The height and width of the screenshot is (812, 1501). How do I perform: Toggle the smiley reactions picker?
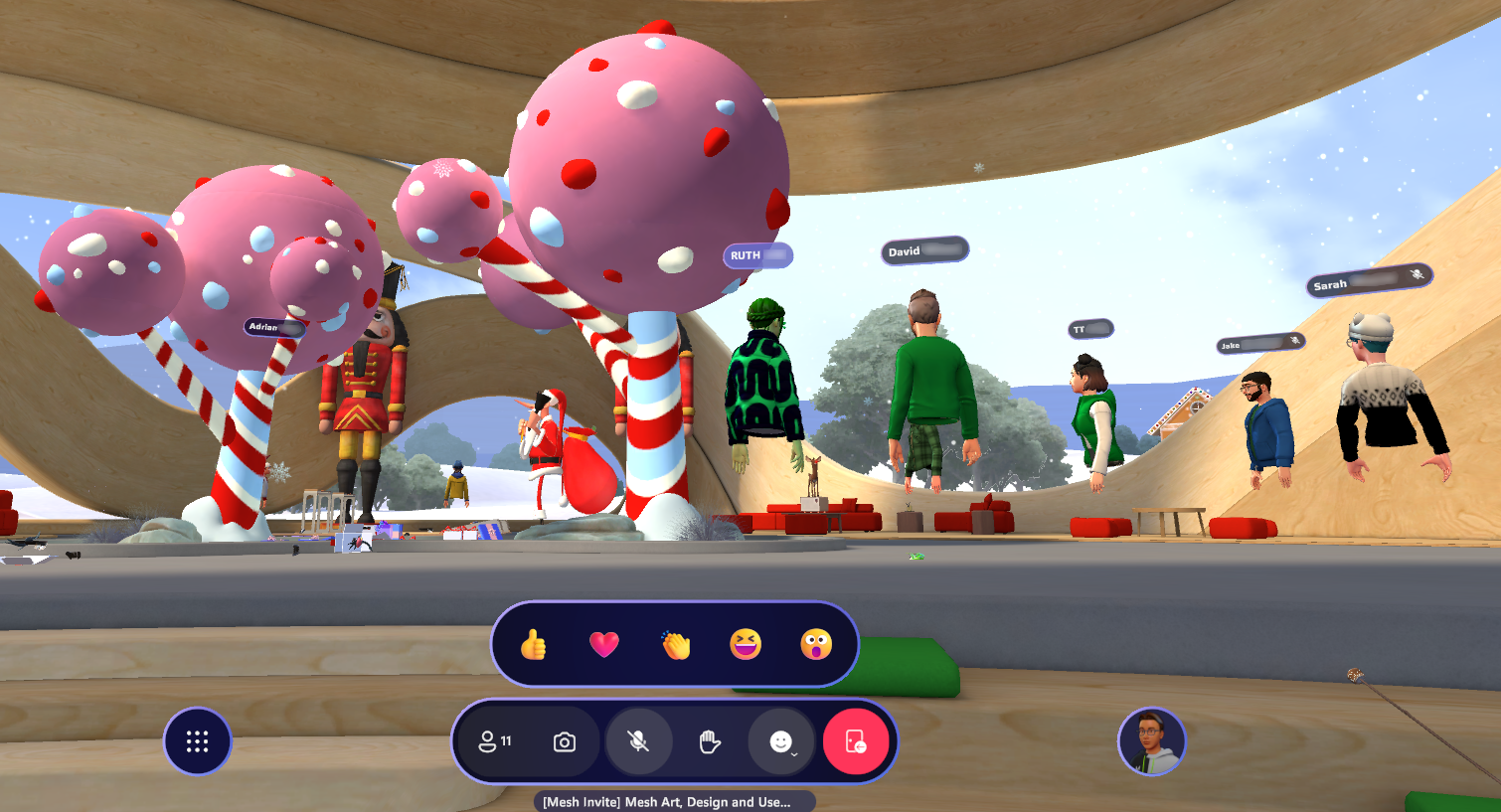(782, 741)
